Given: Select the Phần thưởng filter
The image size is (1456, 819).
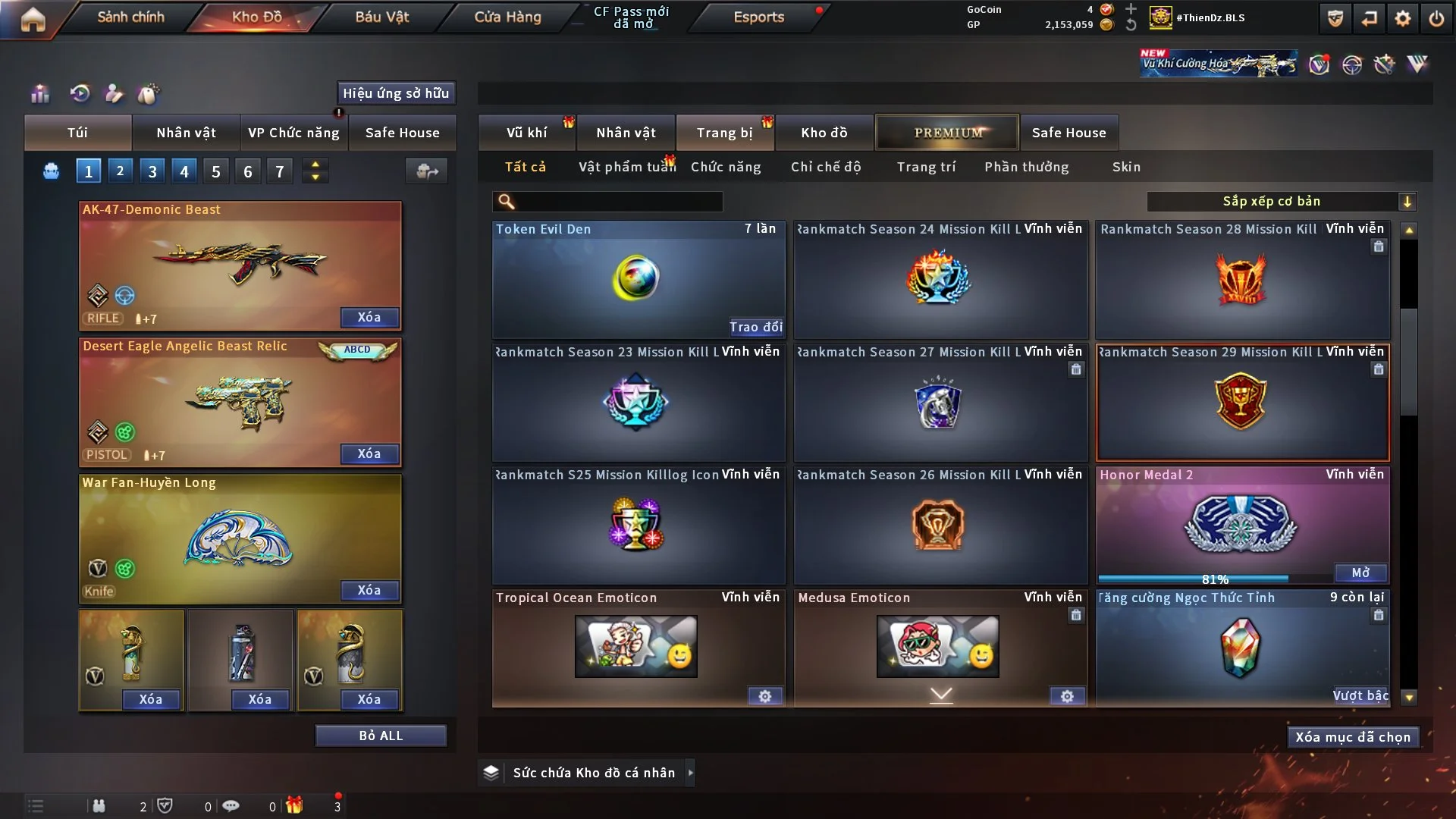Looking at the screenshot, I should pyautogui.click(x=1026, y=167).
